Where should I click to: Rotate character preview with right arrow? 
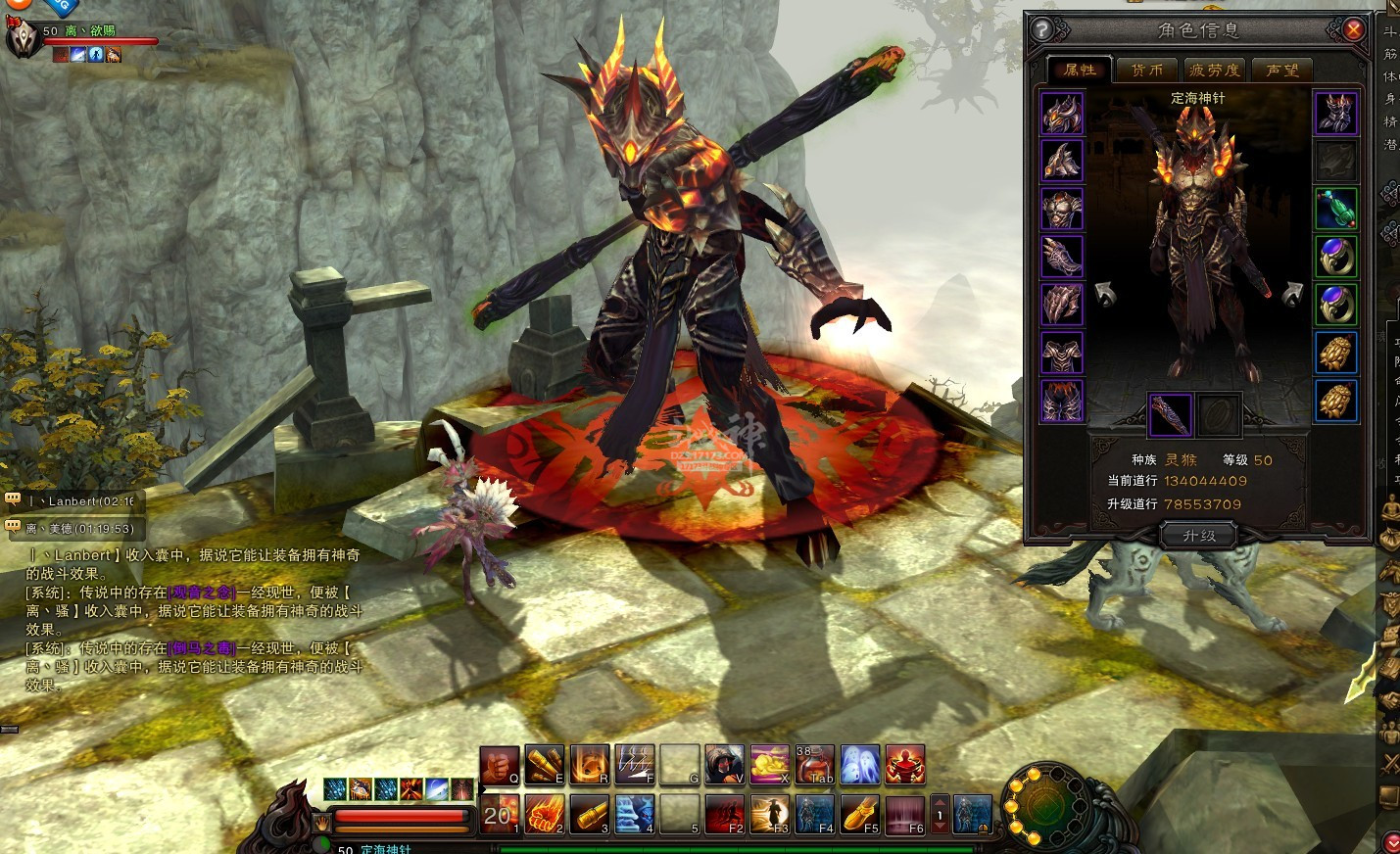1292,294
